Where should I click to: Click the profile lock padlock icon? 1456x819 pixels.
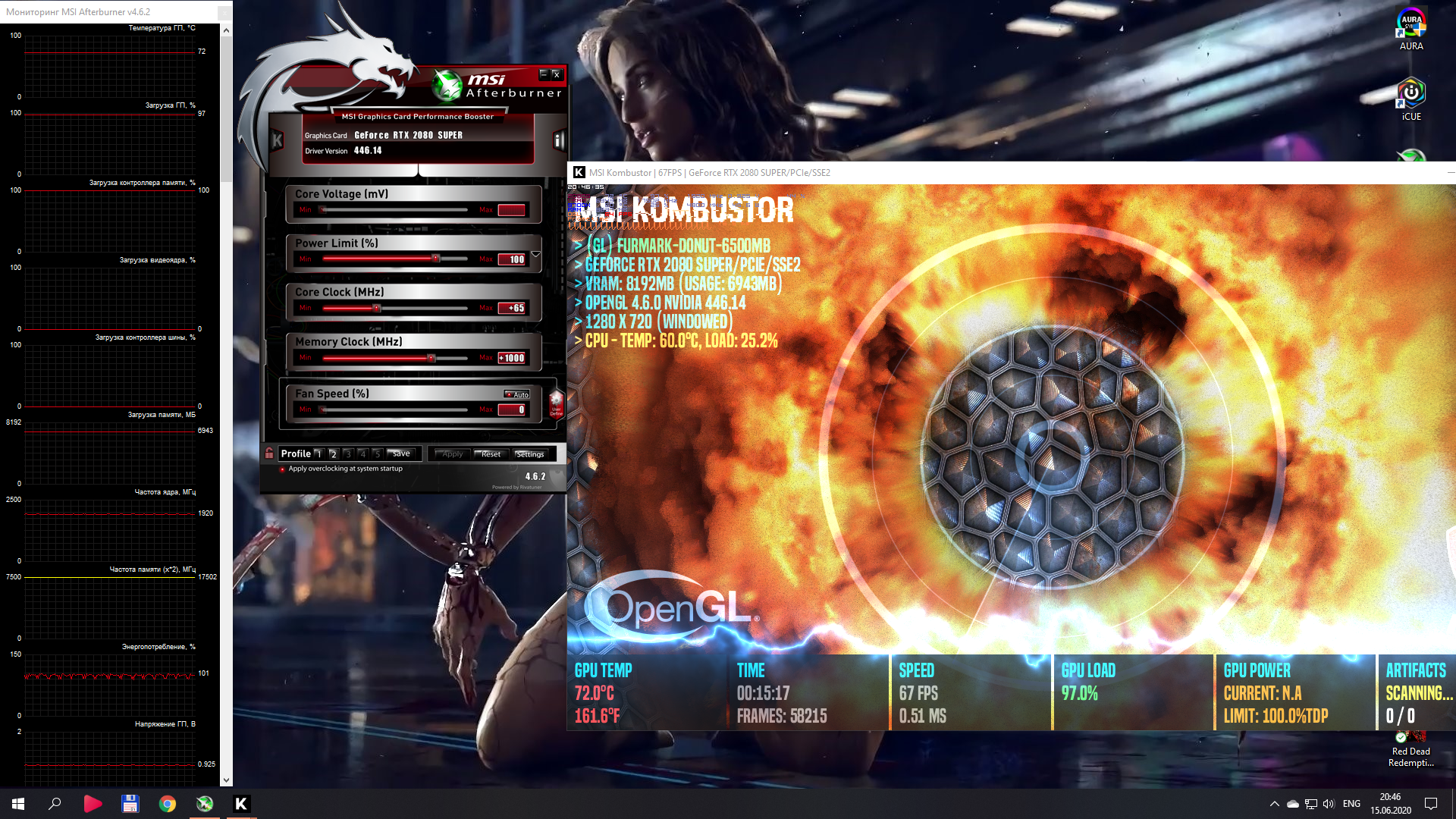269,453
